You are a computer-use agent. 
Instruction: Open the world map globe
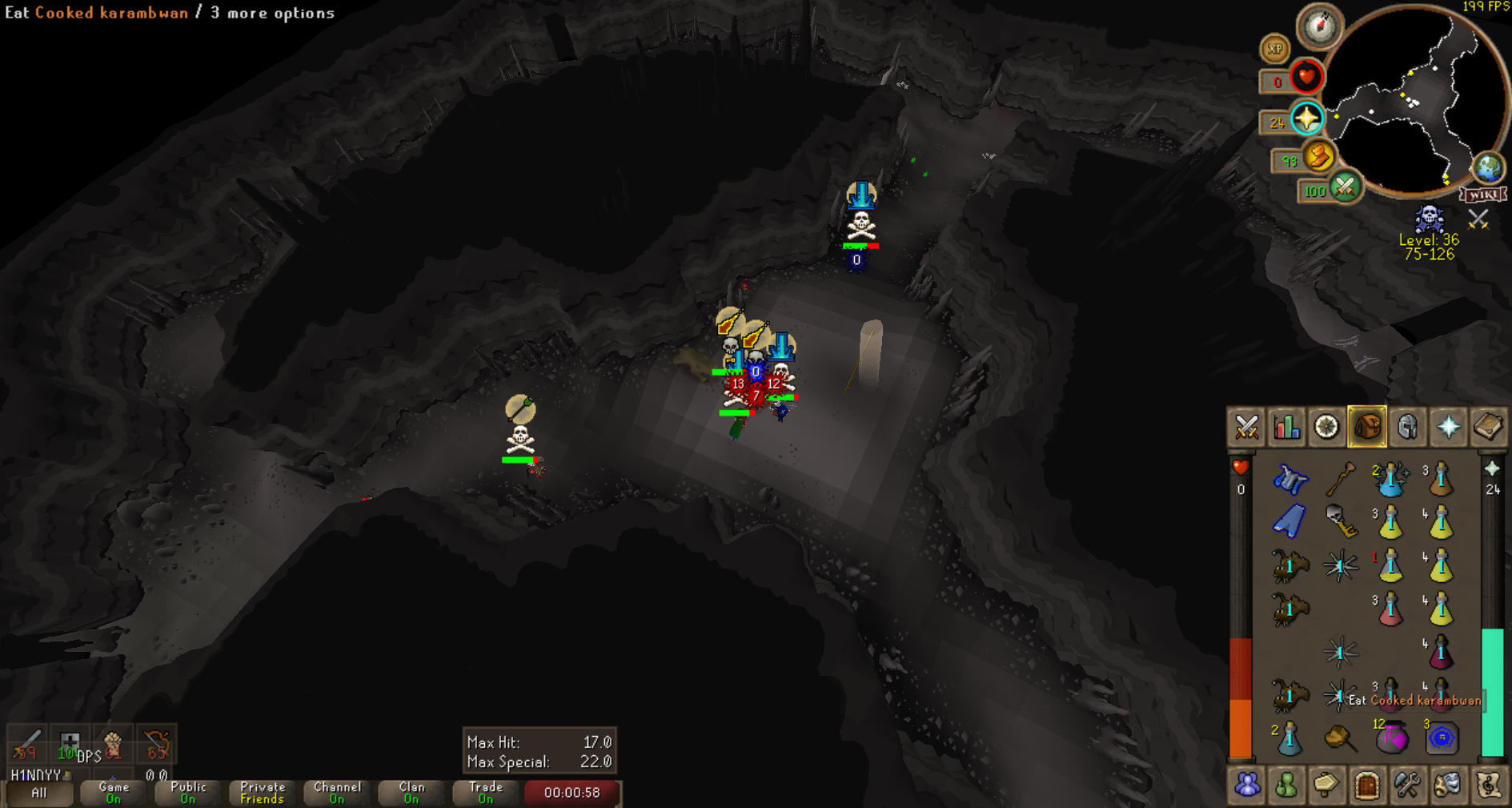pos(1488,168)
